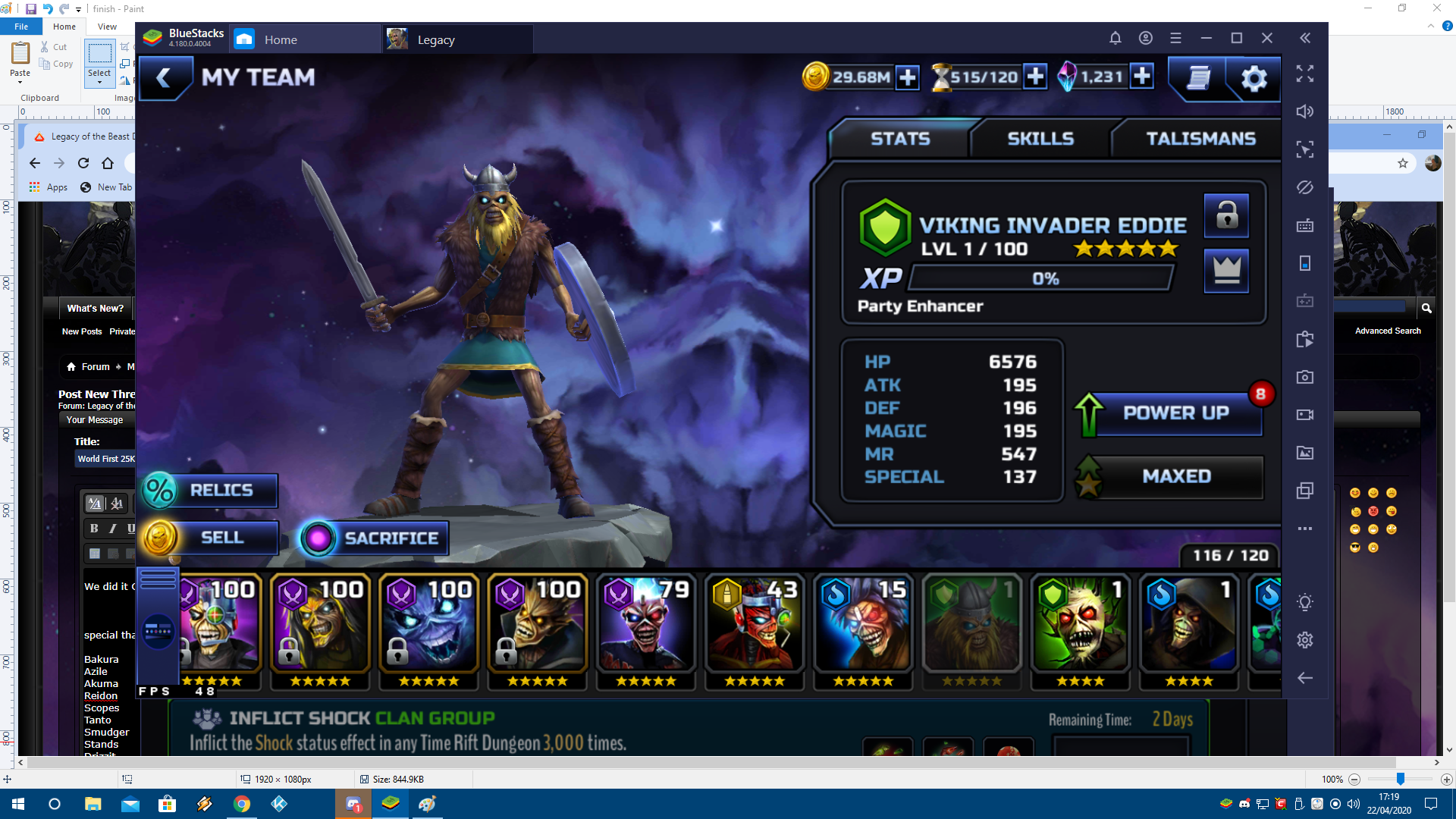Open the scroll menu beside settings gear
1456x819 pixels.
tap(1197, 78)
